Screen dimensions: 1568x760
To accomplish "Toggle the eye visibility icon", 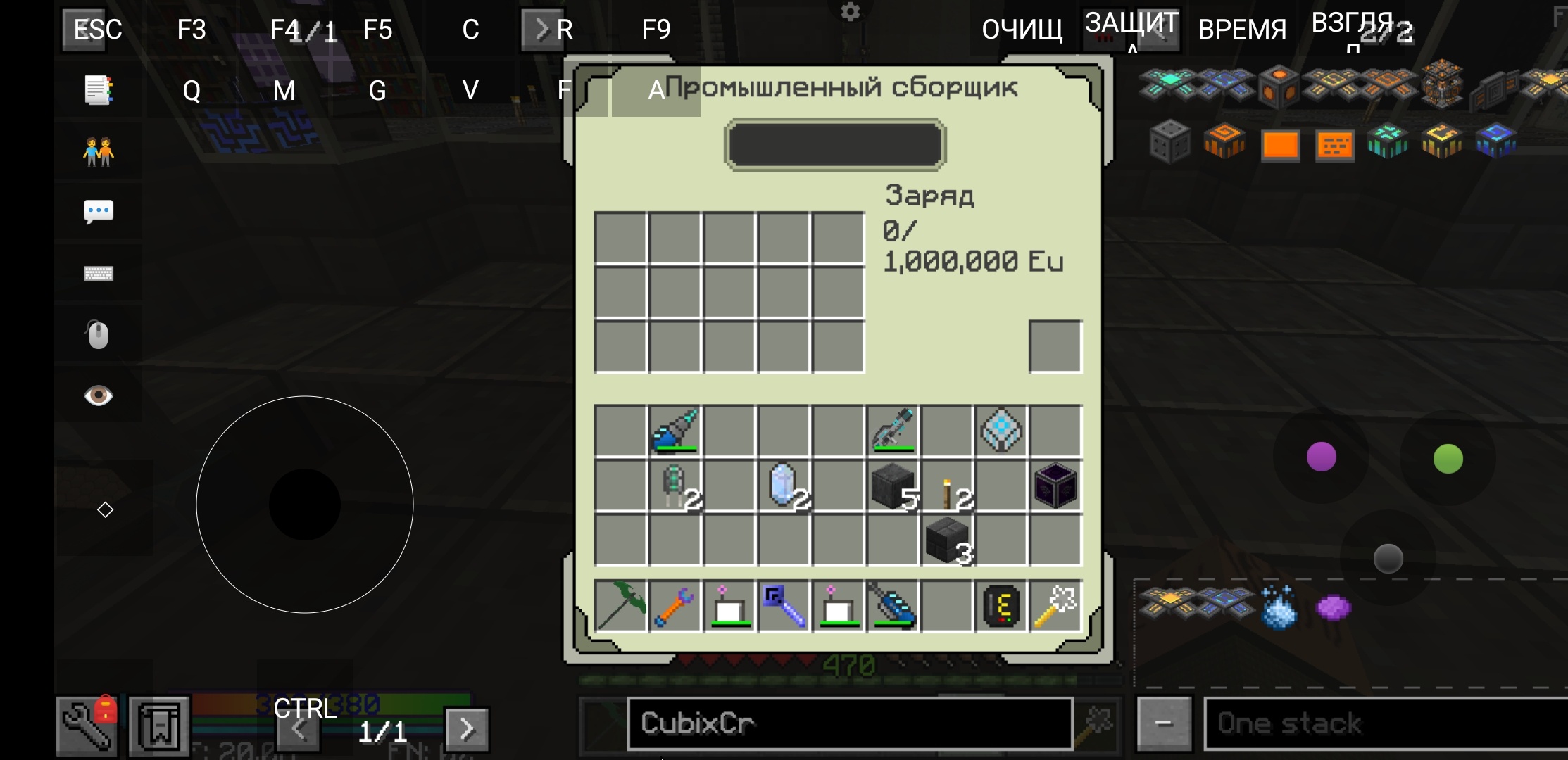I will pyautogui.click(x=99, y=395).
